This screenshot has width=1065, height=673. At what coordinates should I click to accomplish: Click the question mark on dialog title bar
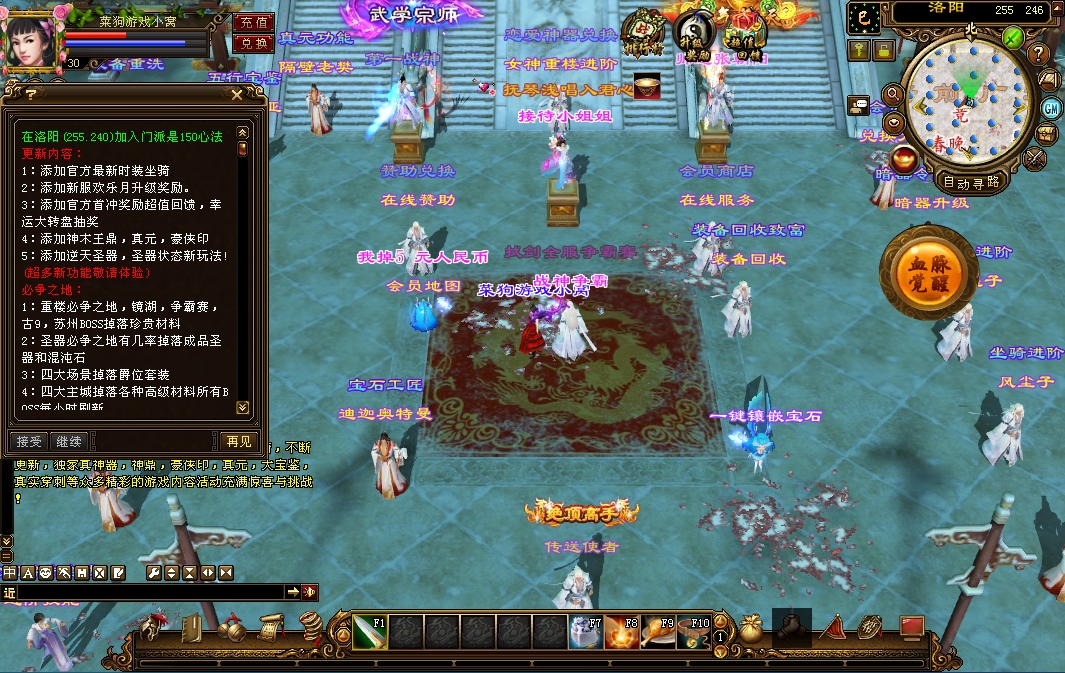click(31, 94)
